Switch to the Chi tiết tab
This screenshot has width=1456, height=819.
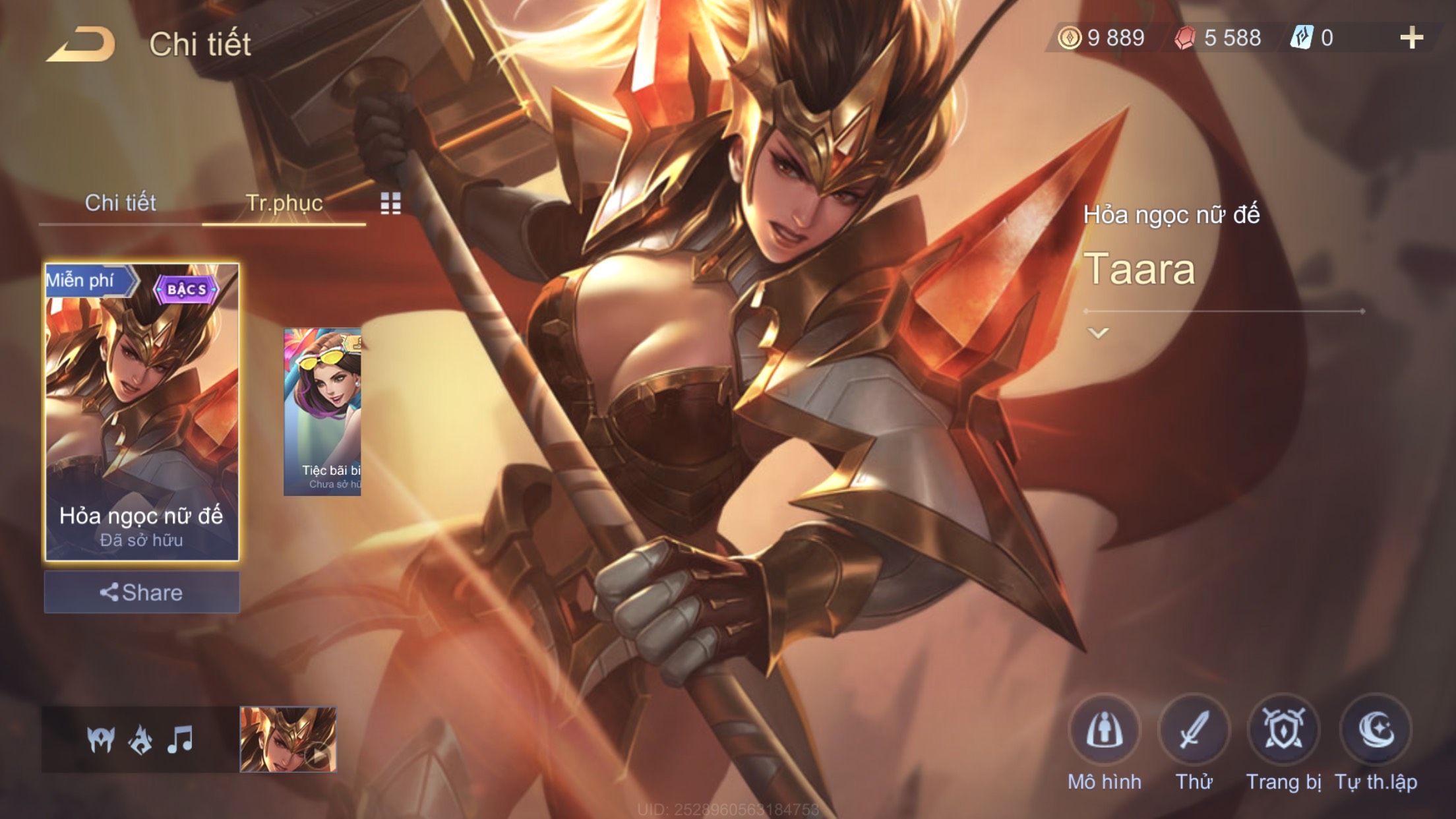pyautogui.click(x=120, y=203)
